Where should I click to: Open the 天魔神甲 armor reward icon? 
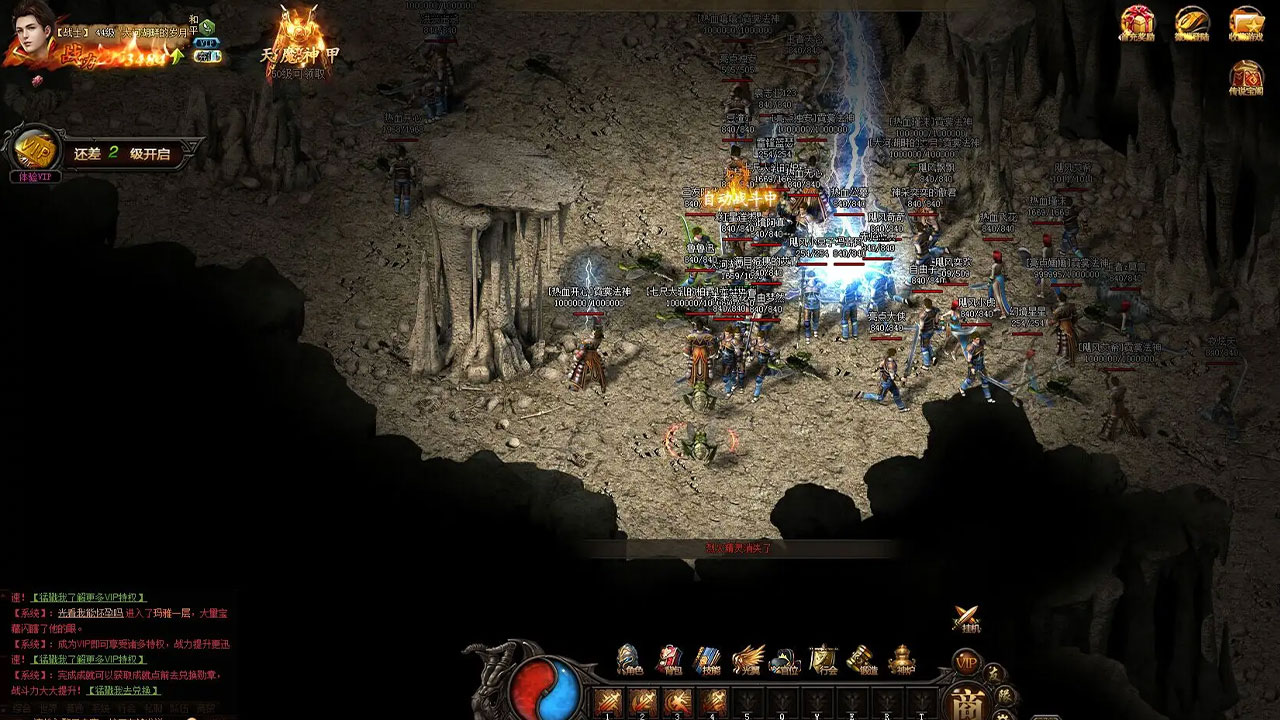(x=299, y=40)
